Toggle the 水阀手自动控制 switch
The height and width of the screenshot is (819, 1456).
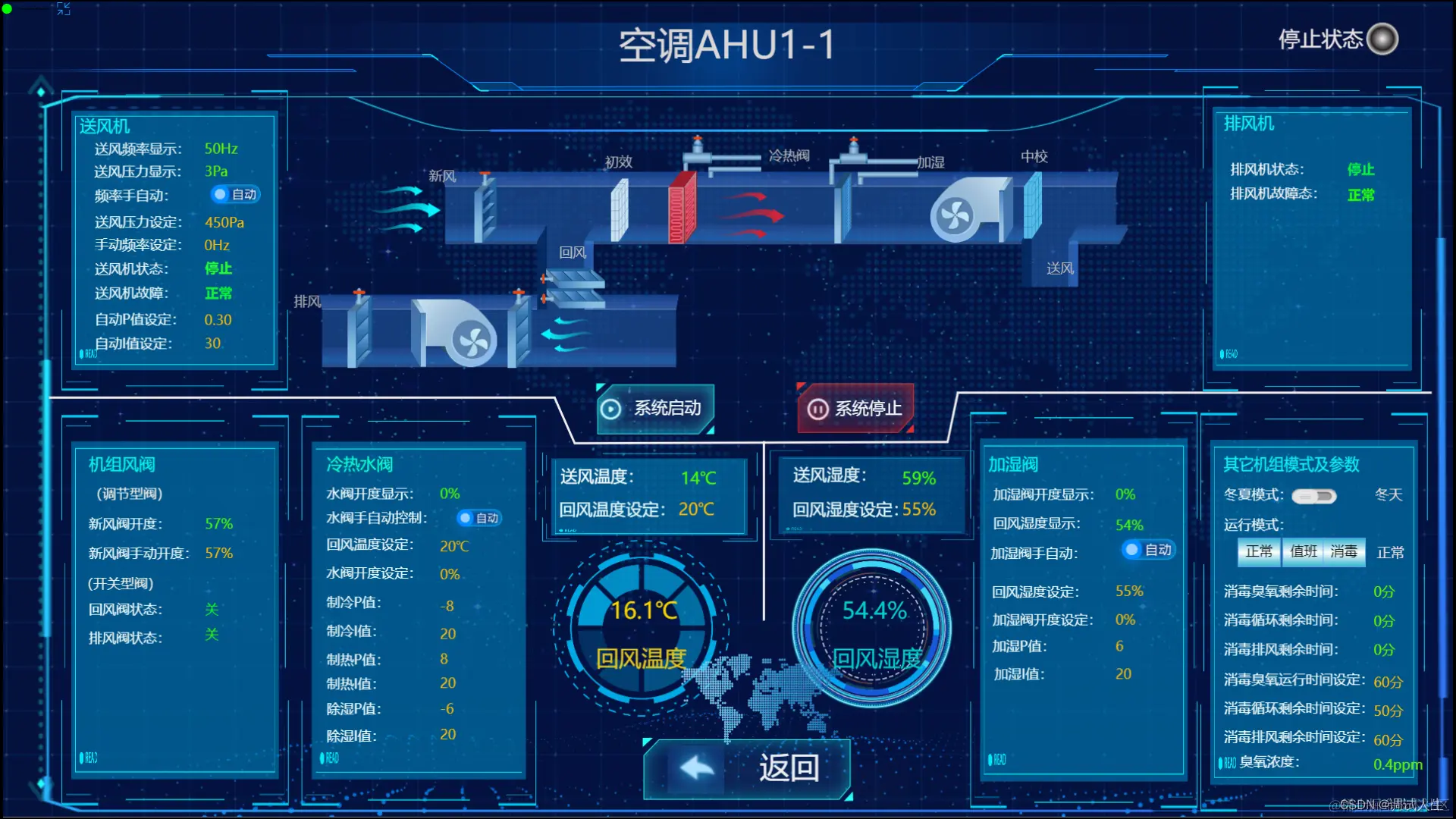point(478,518)
